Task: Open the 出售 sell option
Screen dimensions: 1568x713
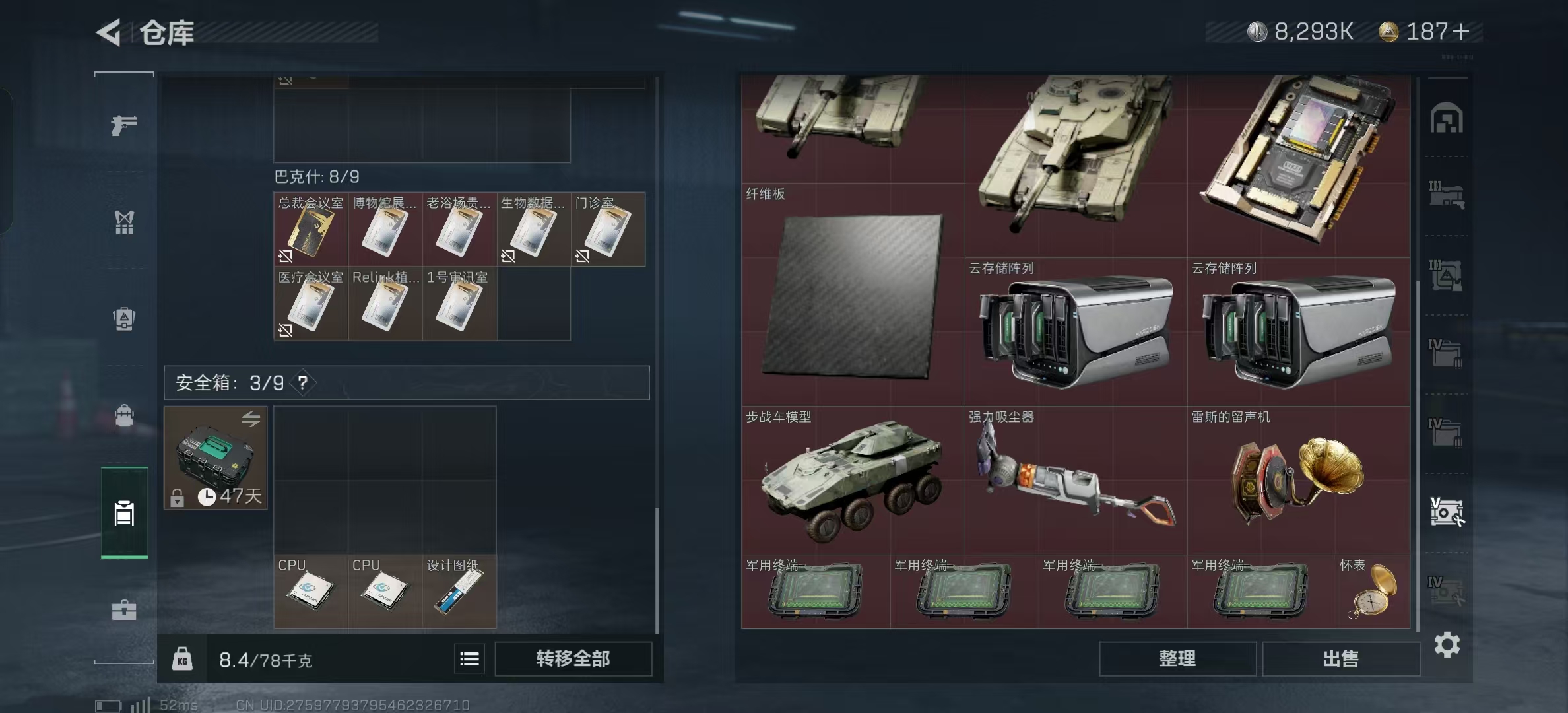Action: click(1340, 658)
